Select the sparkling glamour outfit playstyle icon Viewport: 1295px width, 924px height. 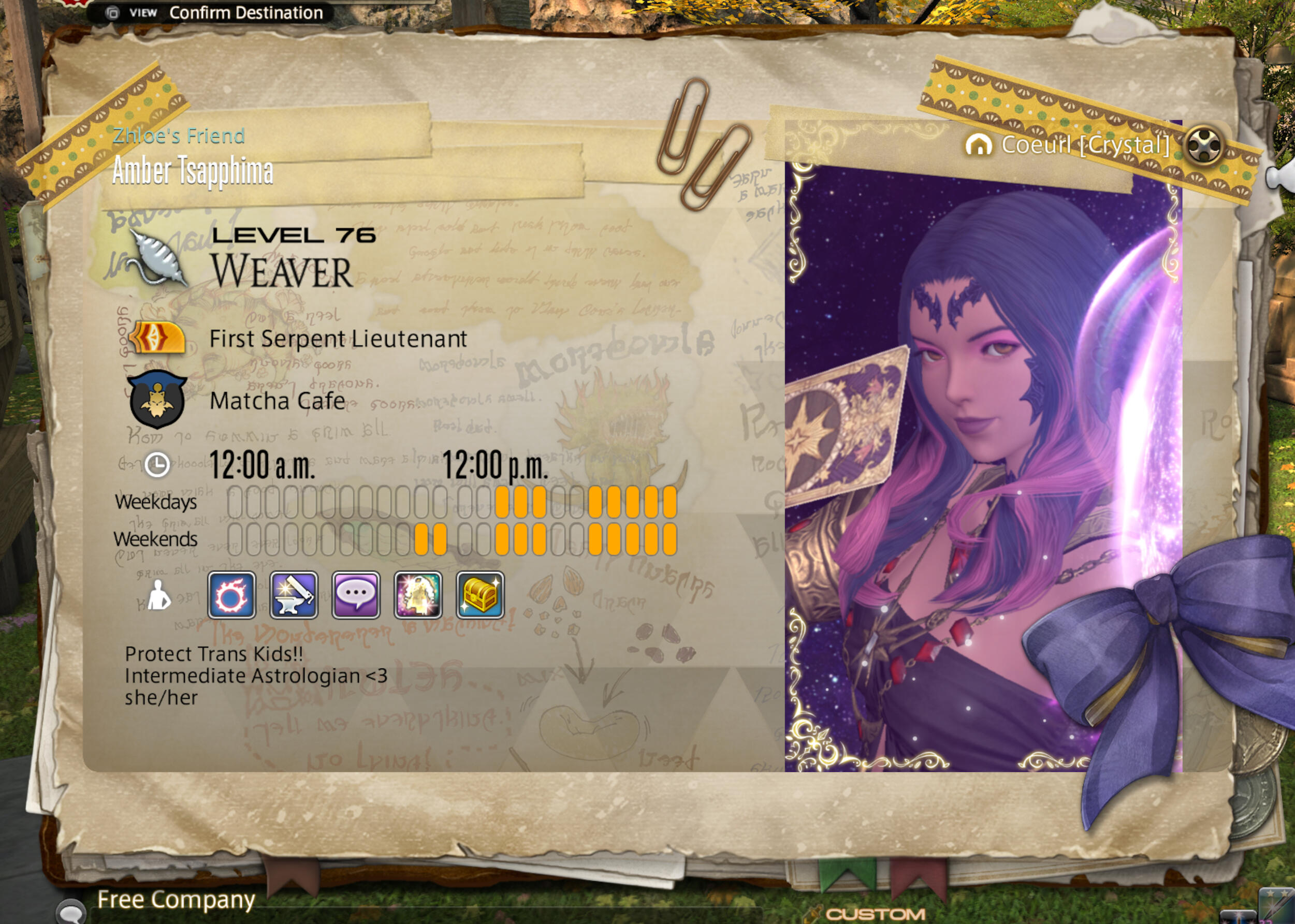click(418, 595)
